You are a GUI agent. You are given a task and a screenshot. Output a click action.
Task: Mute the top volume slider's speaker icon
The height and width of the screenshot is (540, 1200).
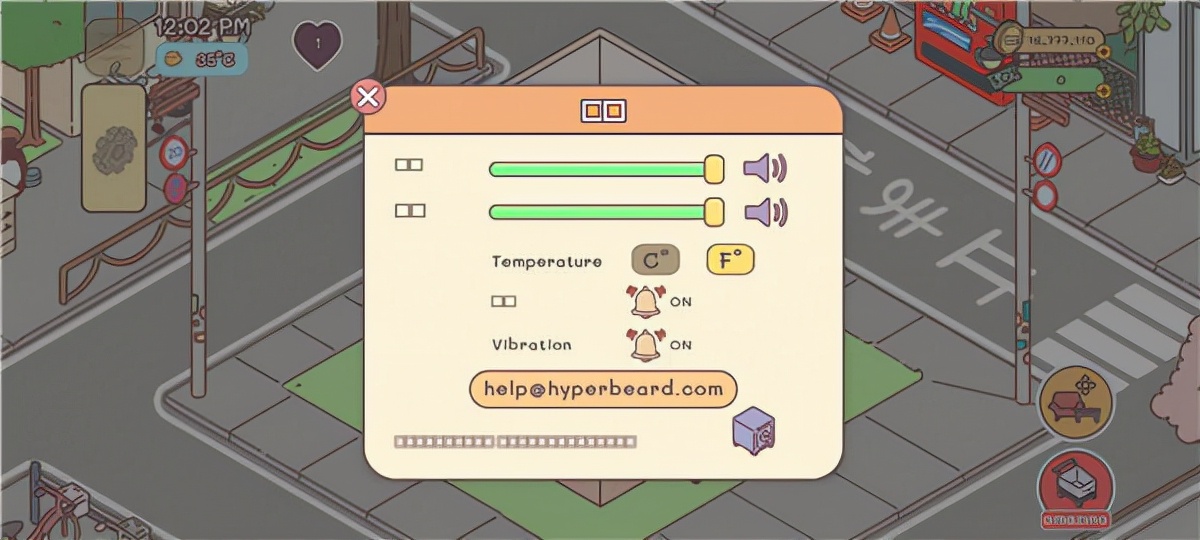(765, 168)
